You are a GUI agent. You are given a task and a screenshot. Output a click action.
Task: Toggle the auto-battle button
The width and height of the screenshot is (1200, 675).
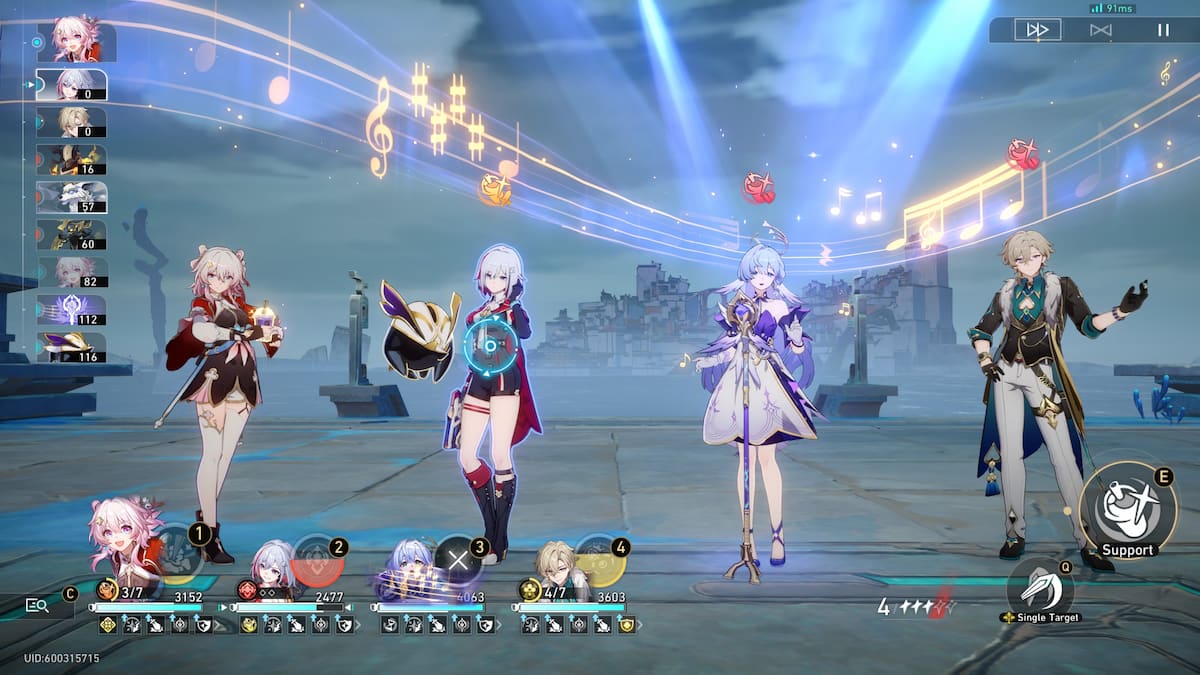(1101, 30)
